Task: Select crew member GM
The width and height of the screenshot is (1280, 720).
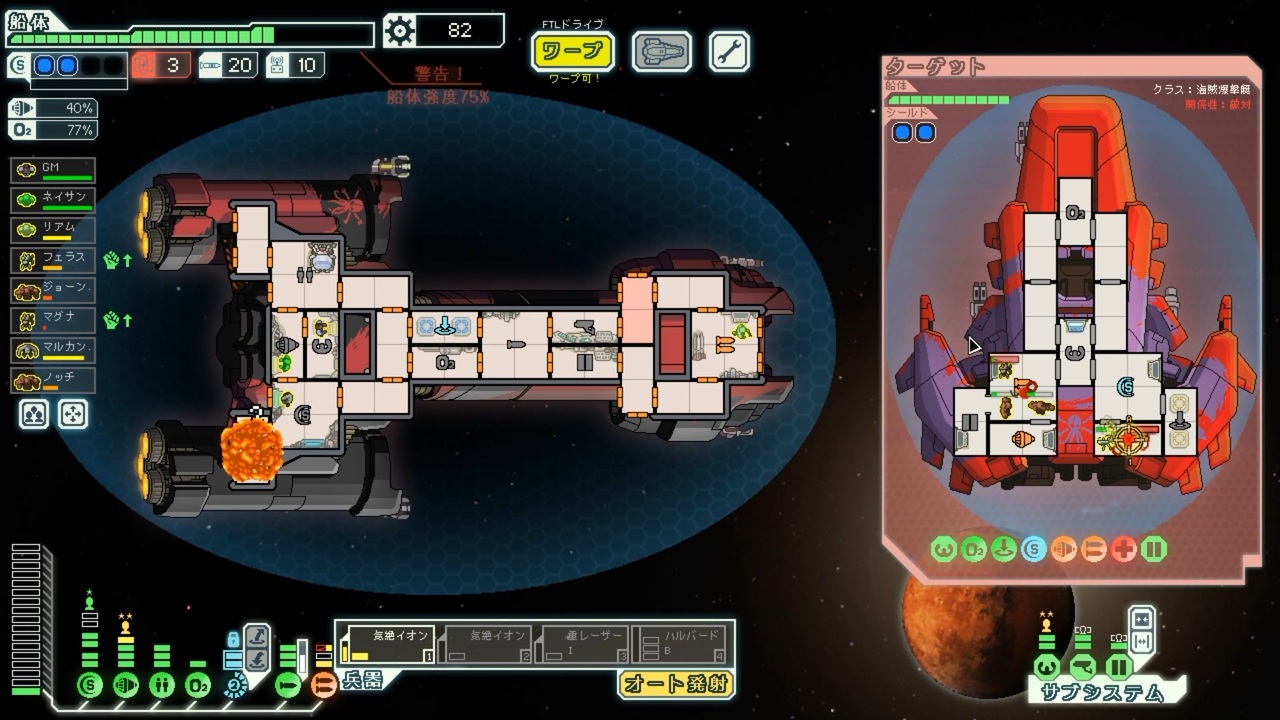Action: [53, 171]
